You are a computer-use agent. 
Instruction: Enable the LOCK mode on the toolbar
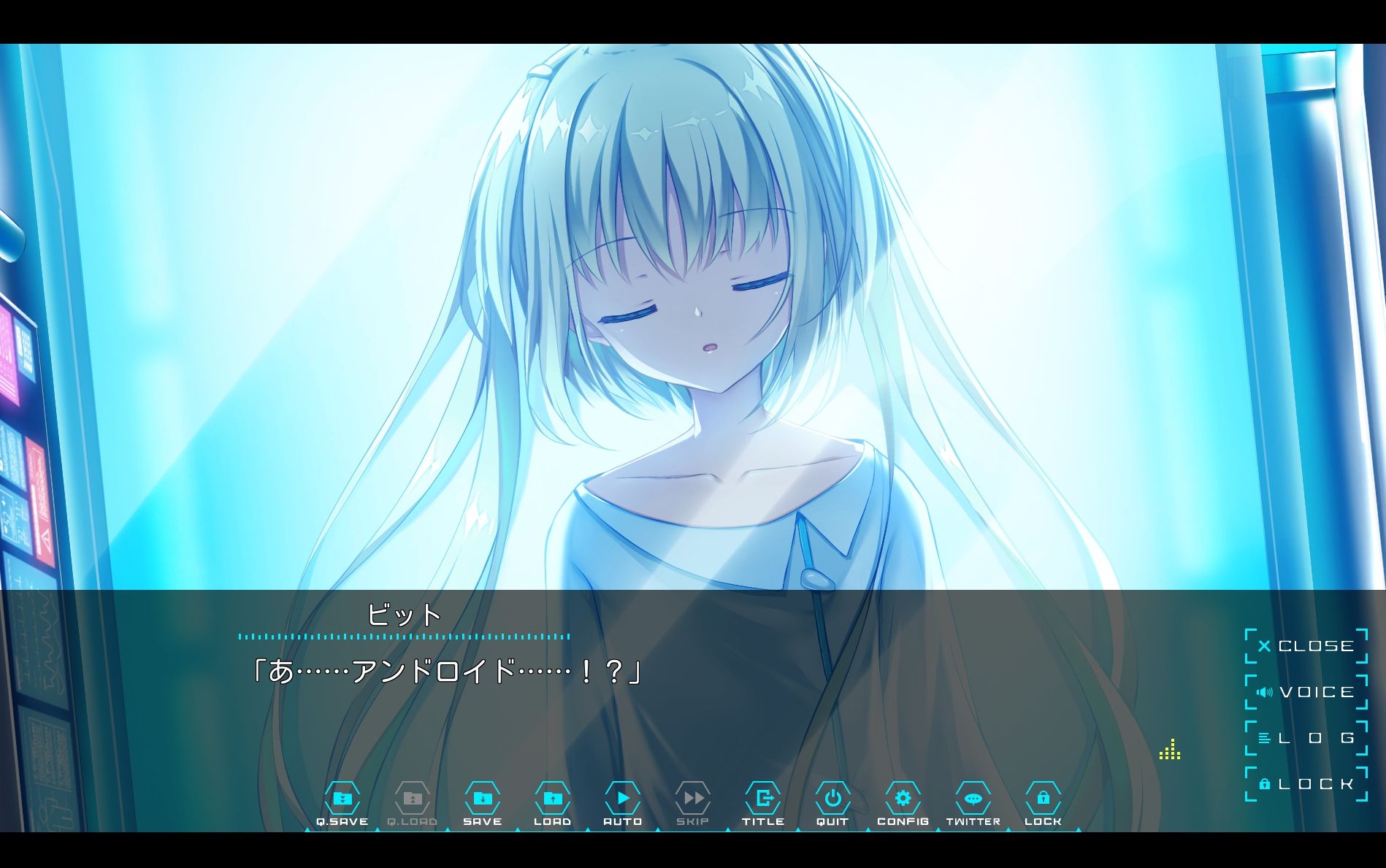pyautogui.click(x=1044, y=801)
